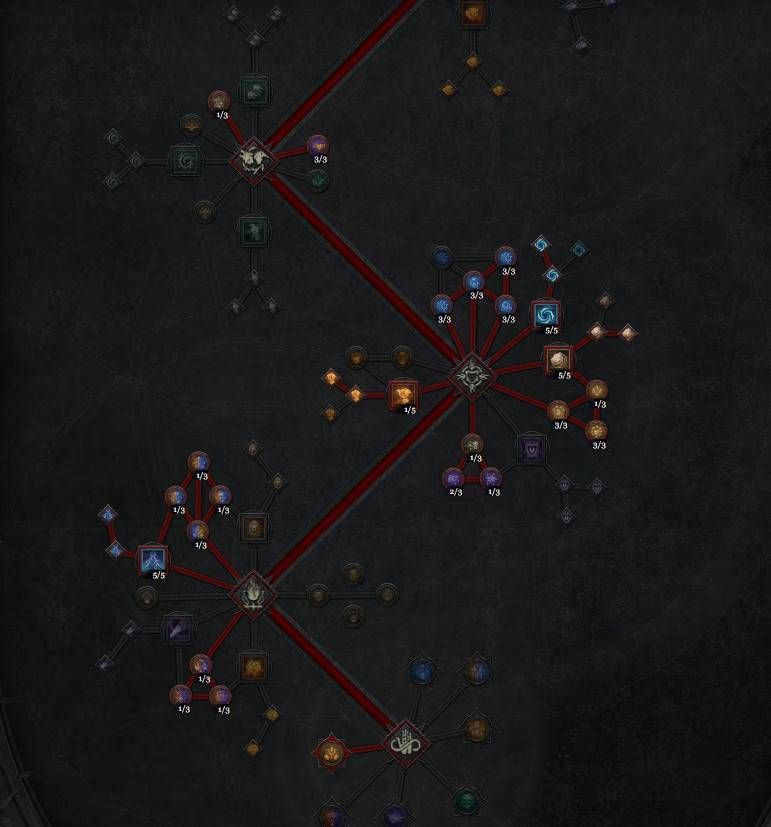
Task: Click the locked purple shield skill node
Action: (x=531, y=449)
